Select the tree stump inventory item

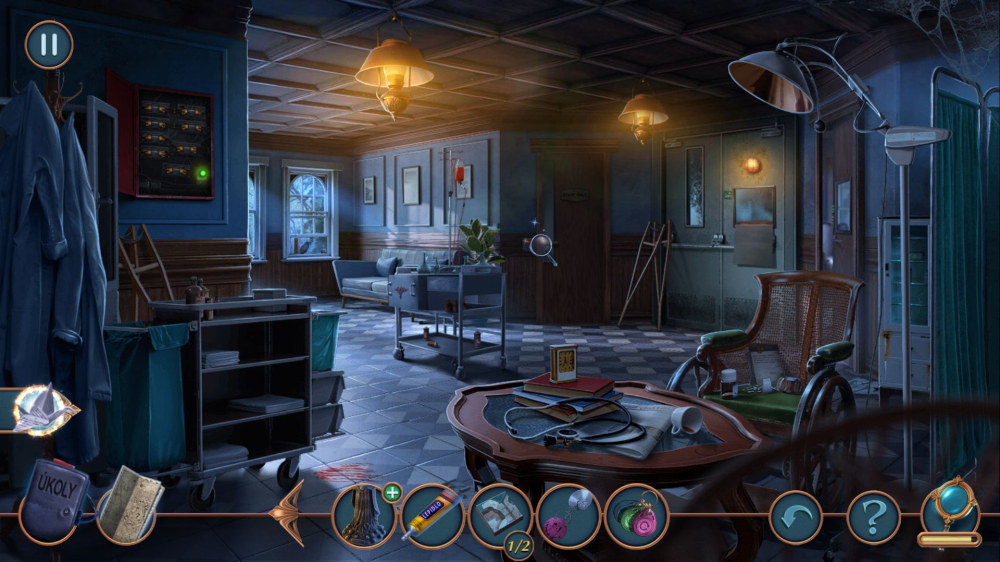tap(363, 515)
